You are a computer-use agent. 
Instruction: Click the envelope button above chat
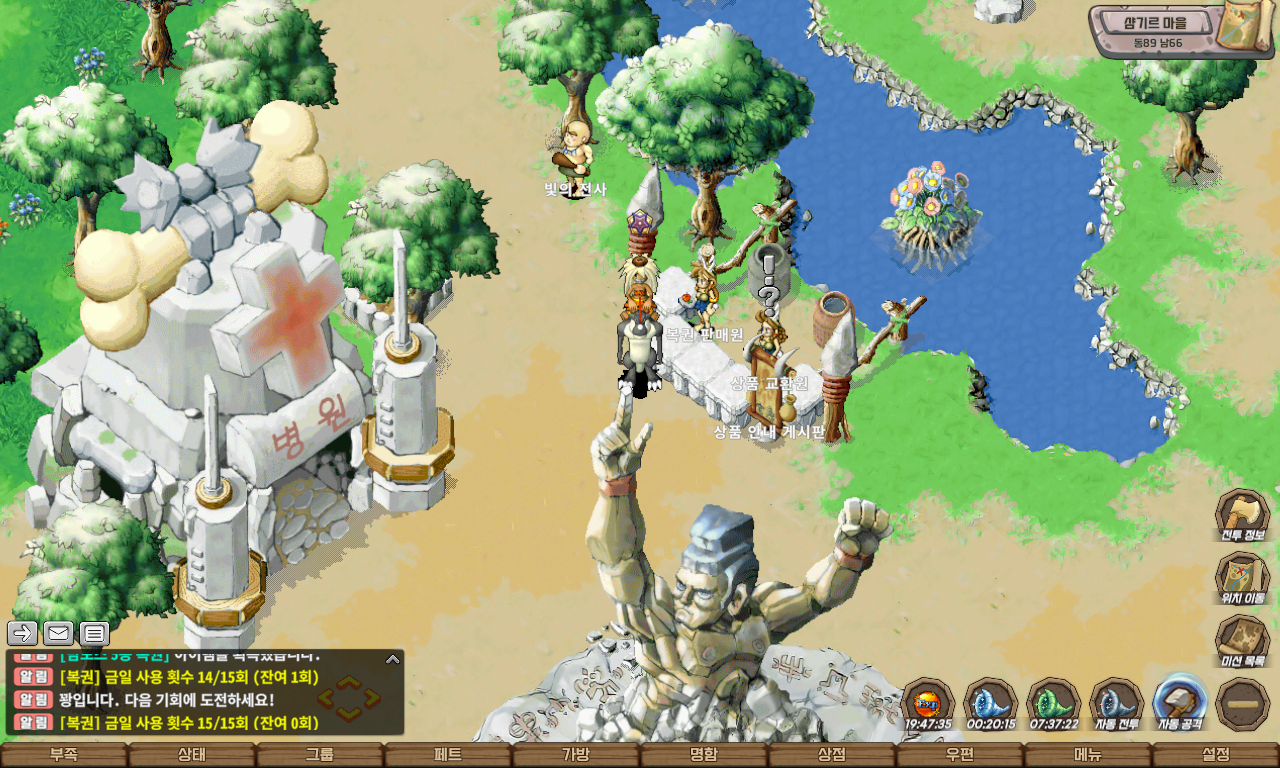click(x=58, y=633)
